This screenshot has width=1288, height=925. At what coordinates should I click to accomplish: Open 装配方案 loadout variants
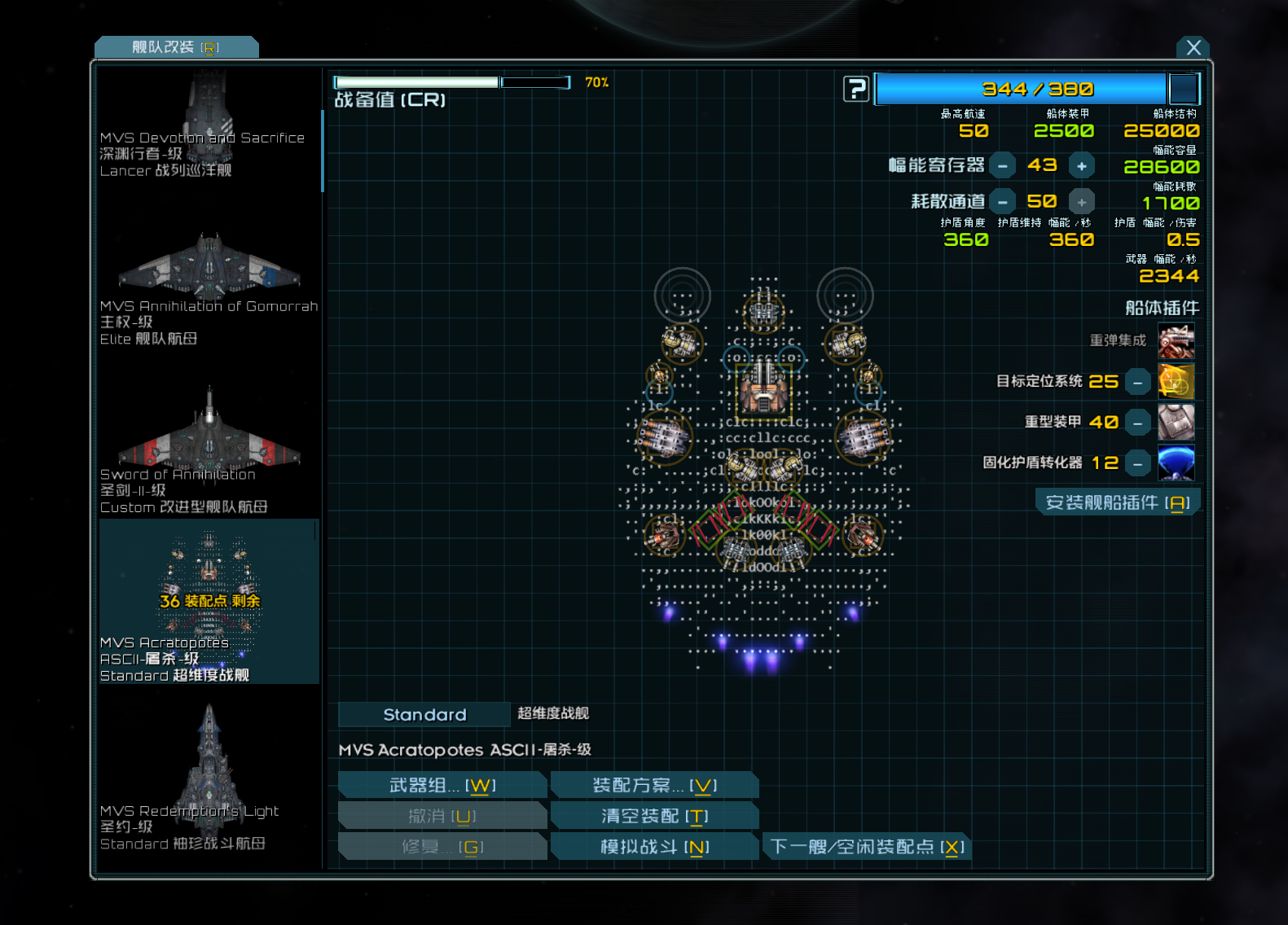pyautogui.click(x=654, y=786)
